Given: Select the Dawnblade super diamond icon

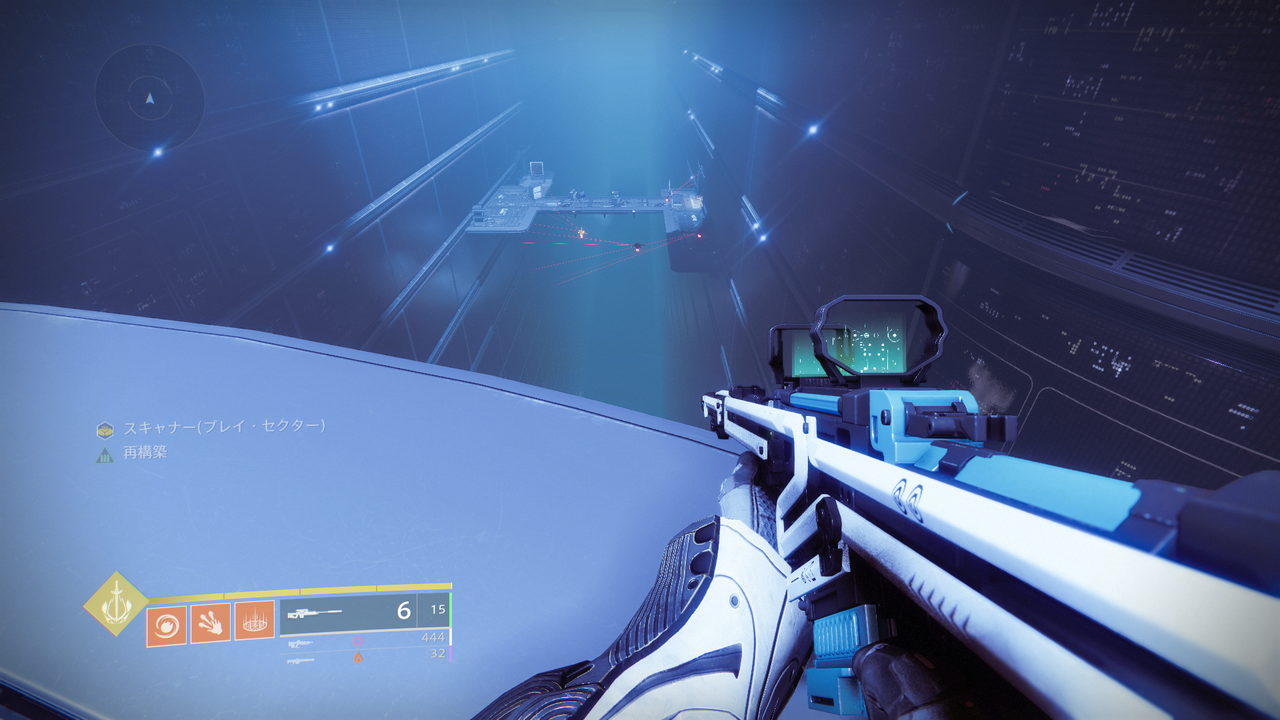Looking at the screenshot, I should coord(116,606).
